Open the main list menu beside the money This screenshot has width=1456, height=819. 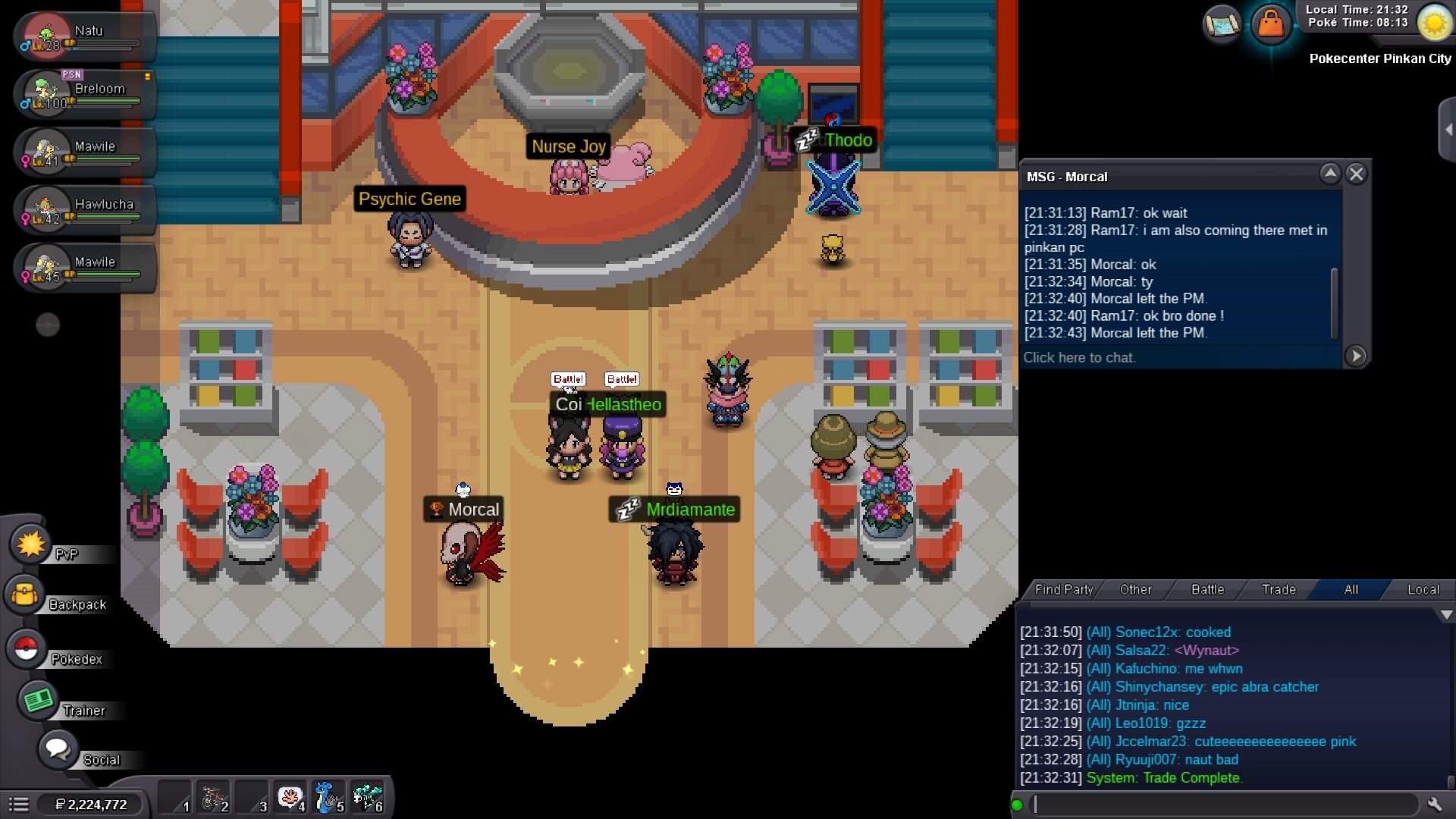pos(19,805)
